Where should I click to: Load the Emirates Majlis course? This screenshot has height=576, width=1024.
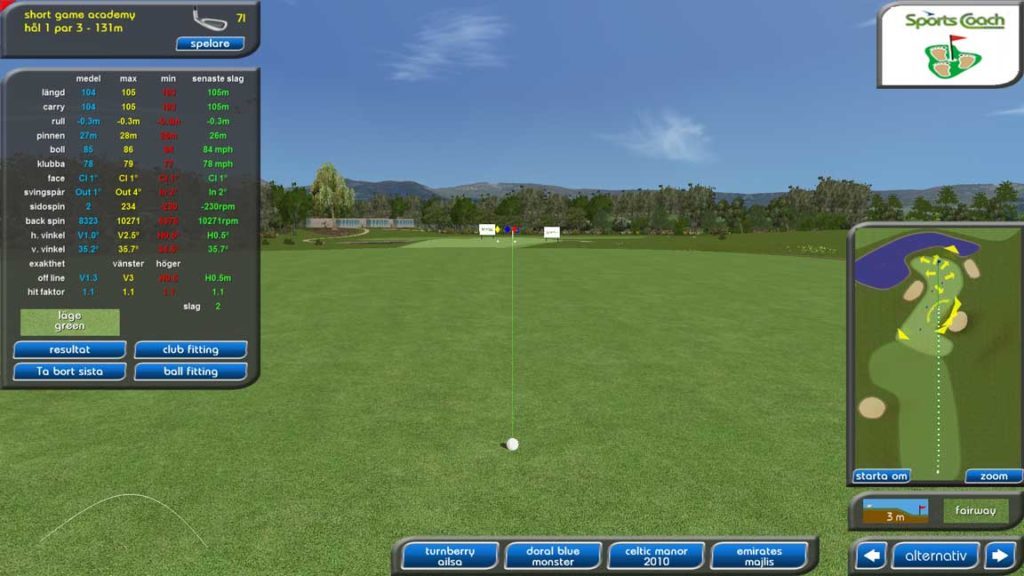point(759,556)
